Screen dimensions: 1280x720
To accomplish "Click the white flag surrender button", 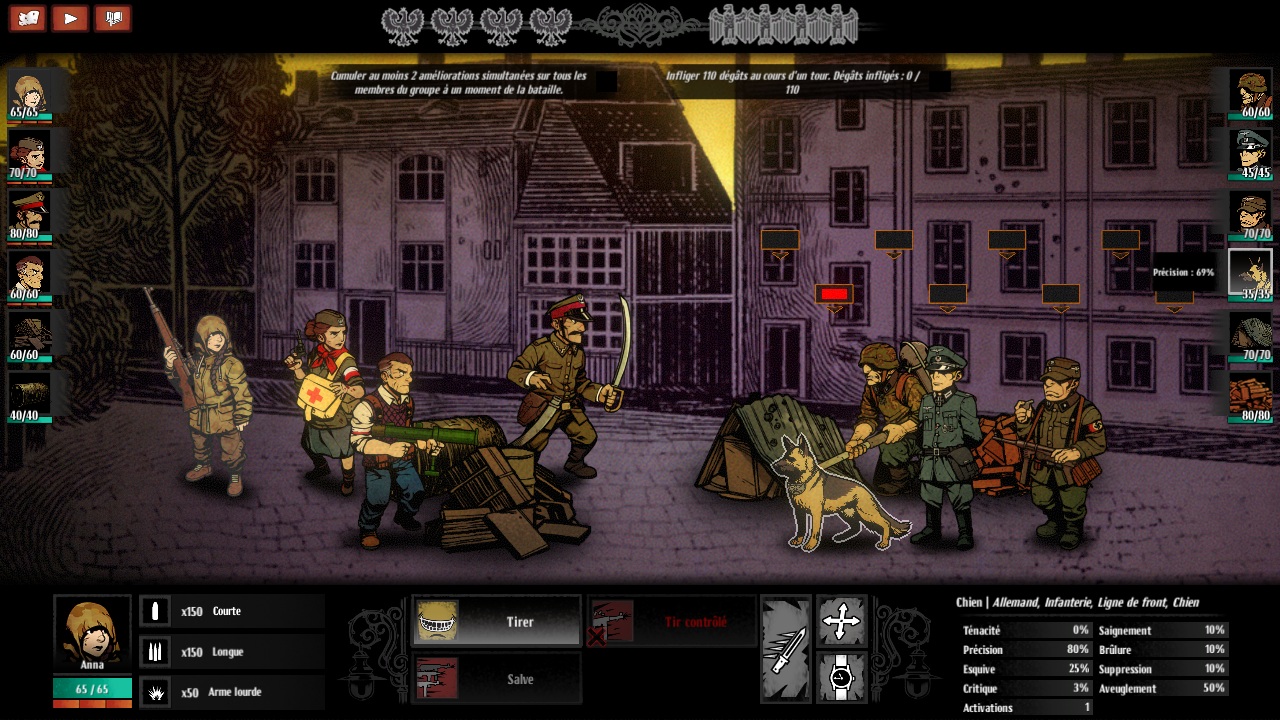I will pyautogui.click(x=27, y=18).
